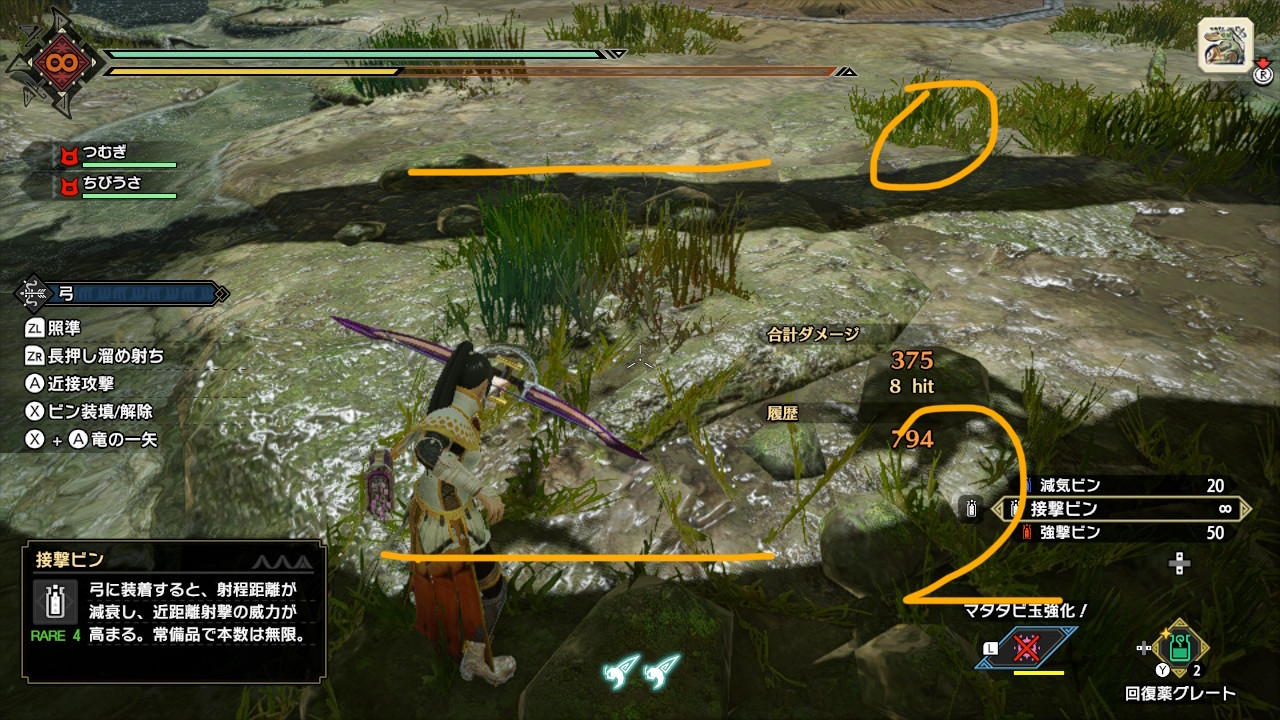Select companion つむぎ in the party list
Screen dimensions: 1280x720
point(116,154)
